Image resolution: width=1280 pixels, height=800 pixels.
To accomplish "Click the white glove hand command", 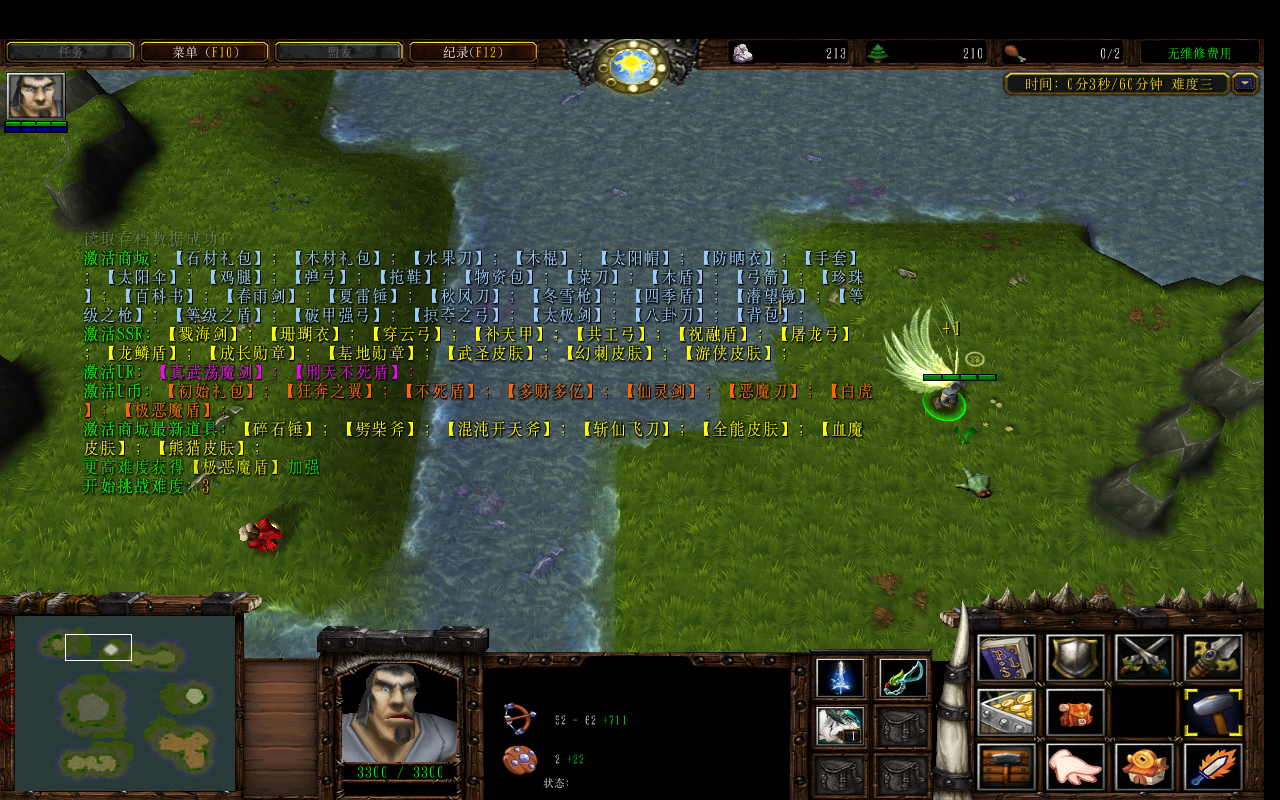I will click(1076, 766).
